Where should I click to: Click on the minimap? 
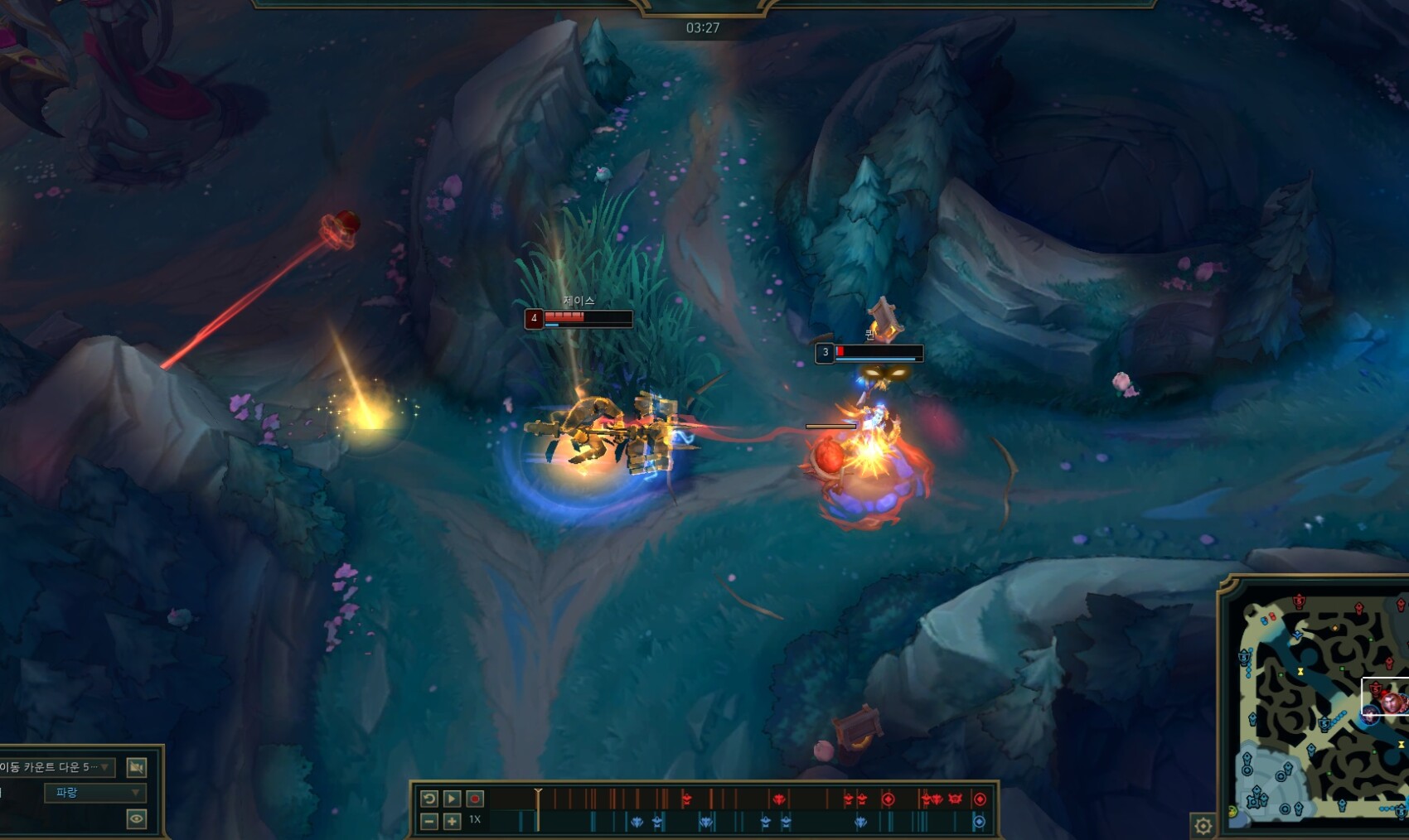[x=1318, y=708]
